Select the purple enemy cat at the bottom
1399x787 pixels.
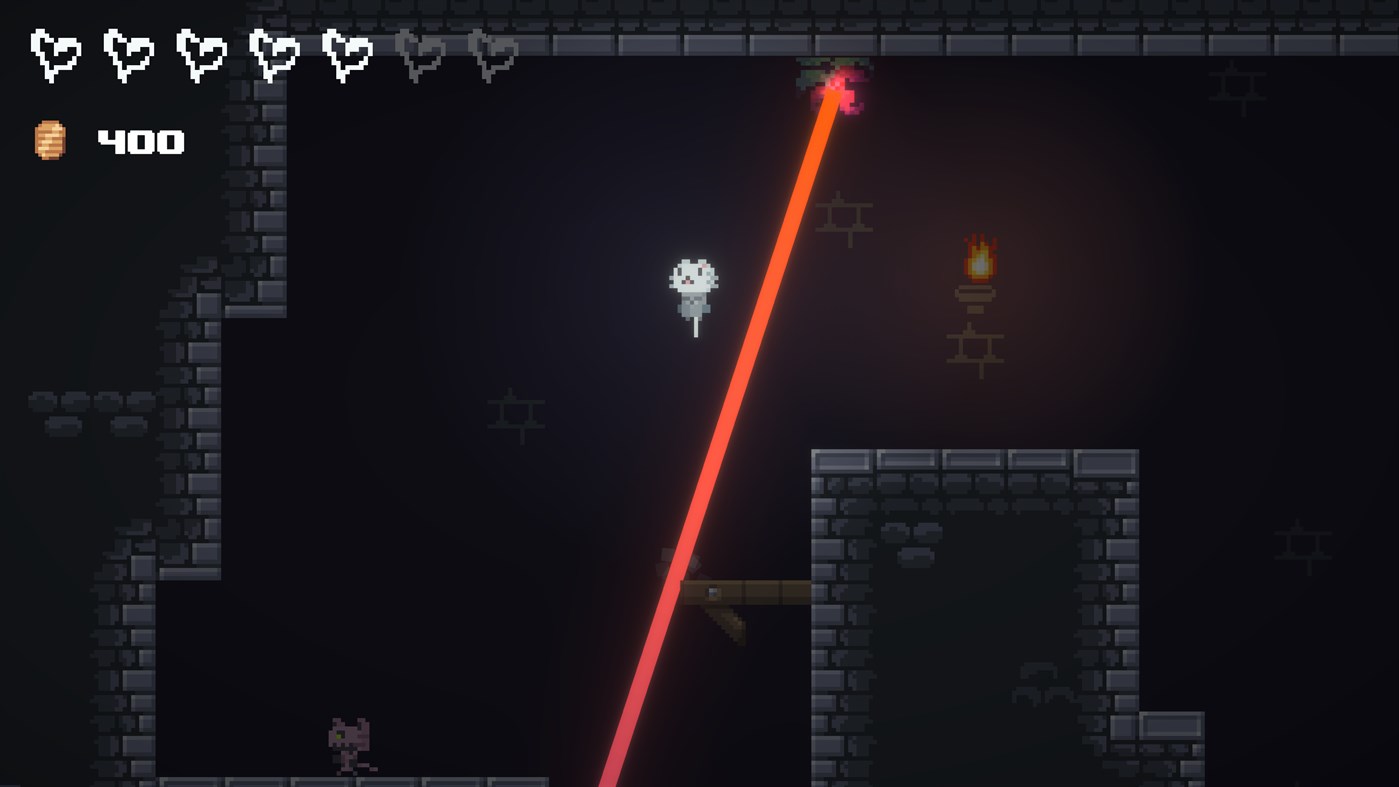(x=350, y=745)
